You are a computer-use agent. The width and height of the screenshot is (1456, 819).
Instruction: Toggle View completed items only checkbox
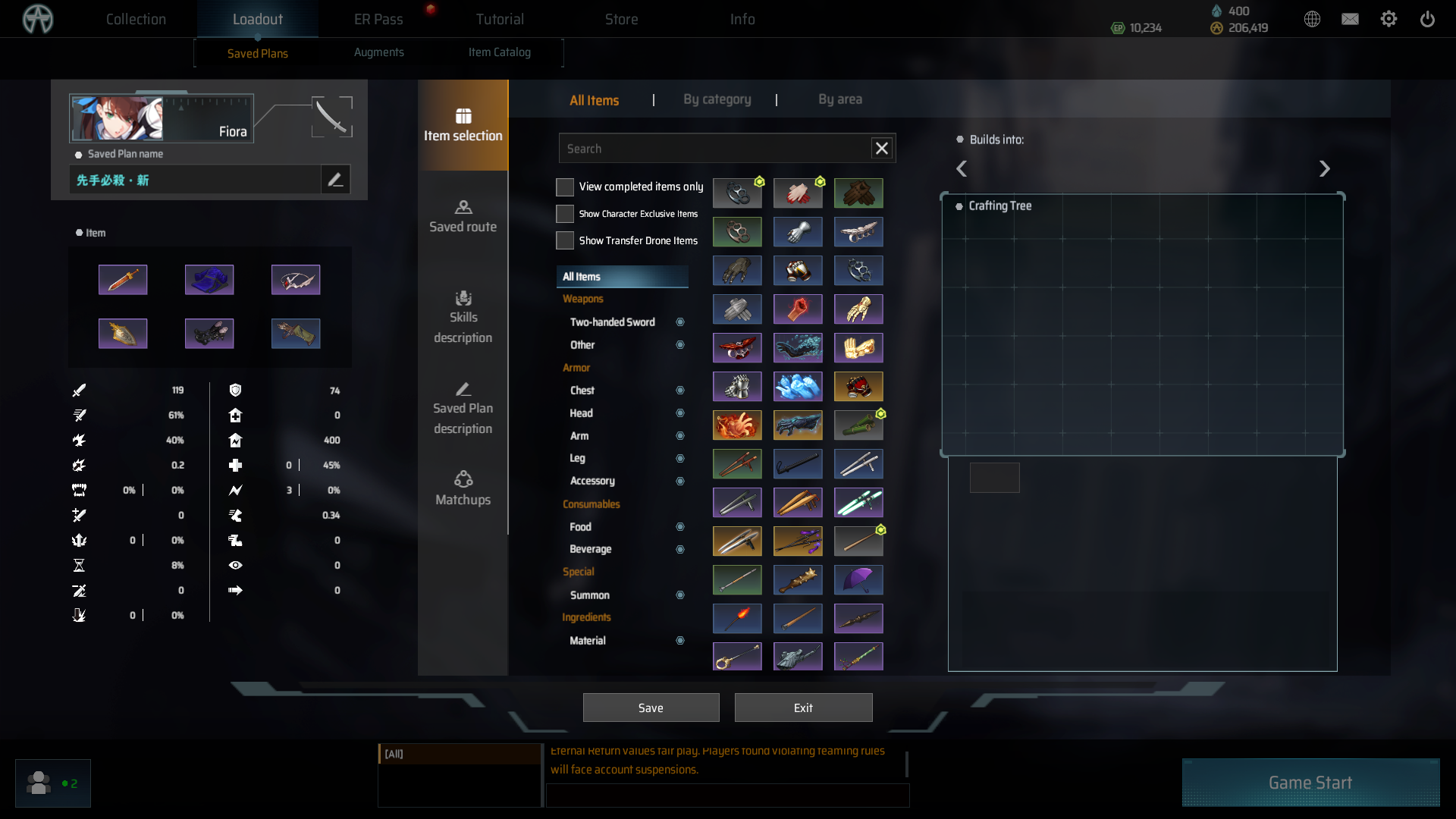tap(565, 187)
